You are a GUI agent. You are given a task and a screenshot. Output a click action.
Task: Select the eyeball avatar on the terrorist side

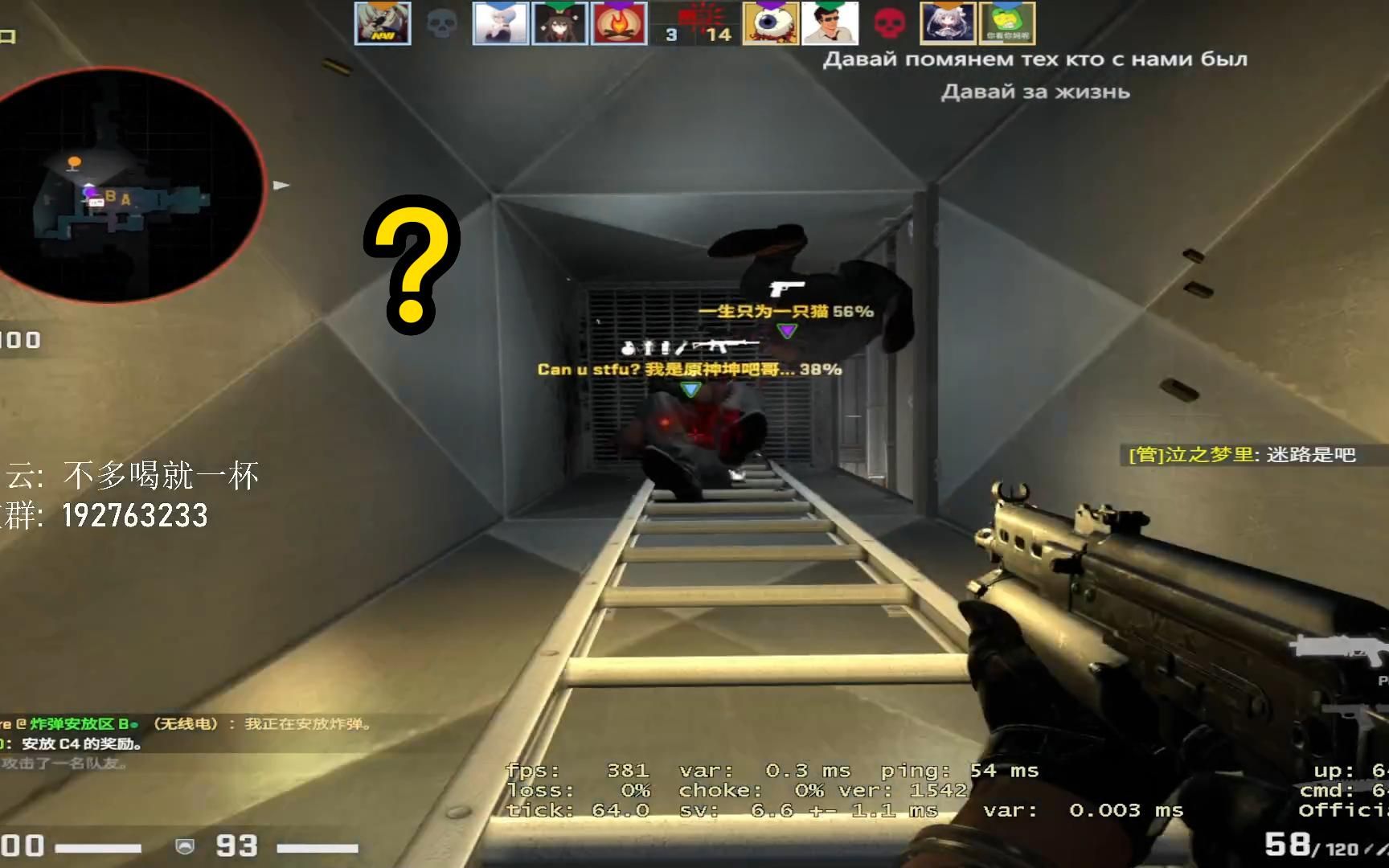click(x=770, y=24)
